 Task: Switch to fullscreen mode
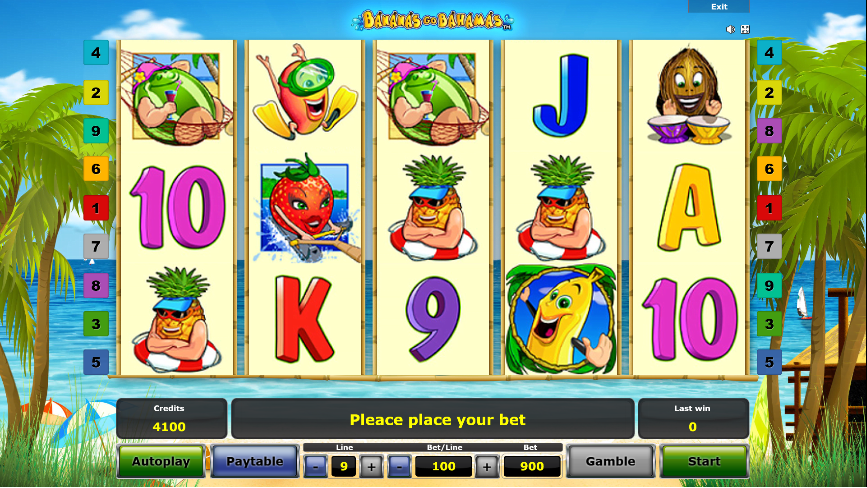pos(745,30)
